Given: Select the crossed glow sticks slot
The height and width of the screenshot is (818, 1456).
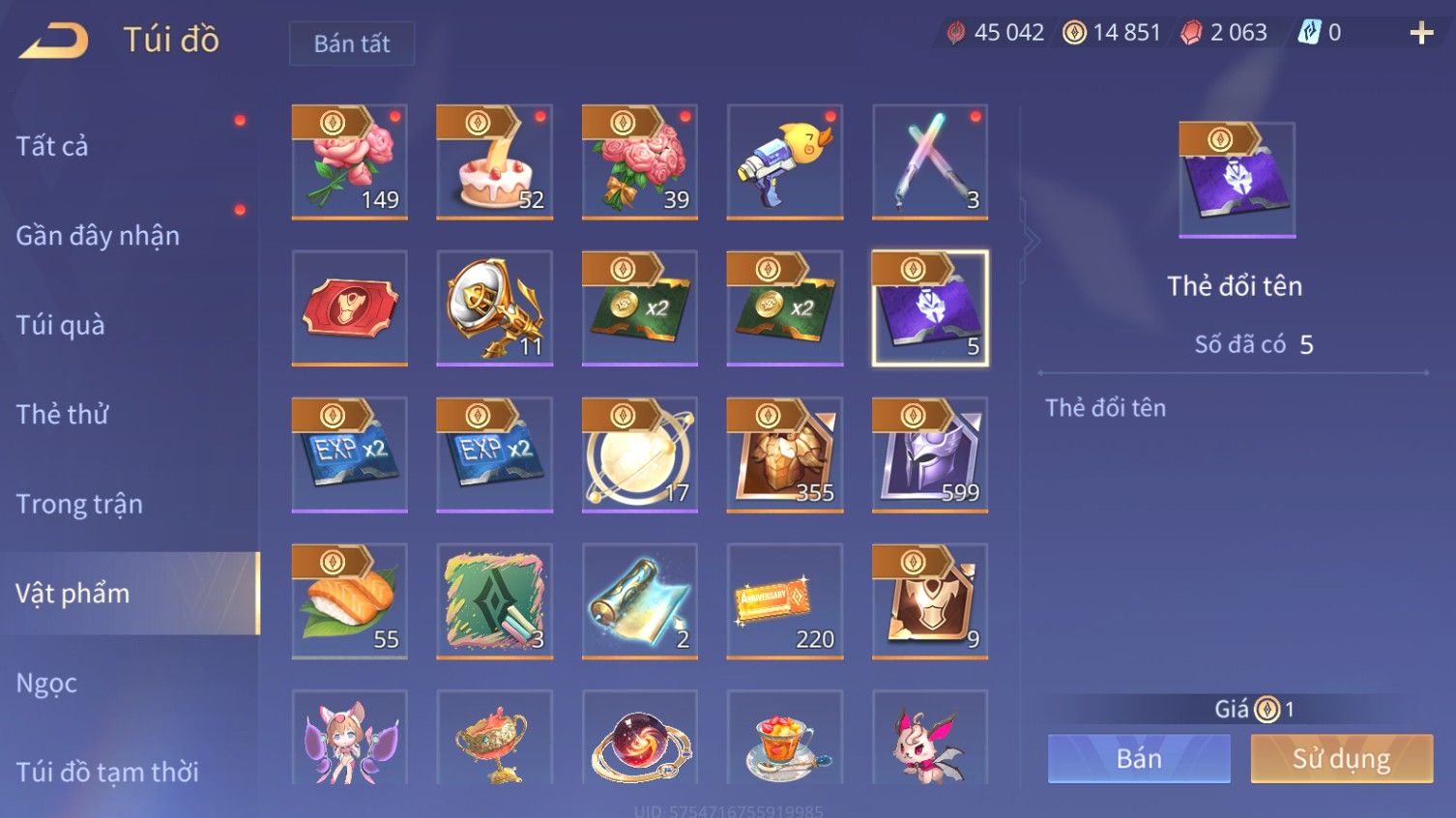Looking at the screenshot, I should (x=930, y=161).
